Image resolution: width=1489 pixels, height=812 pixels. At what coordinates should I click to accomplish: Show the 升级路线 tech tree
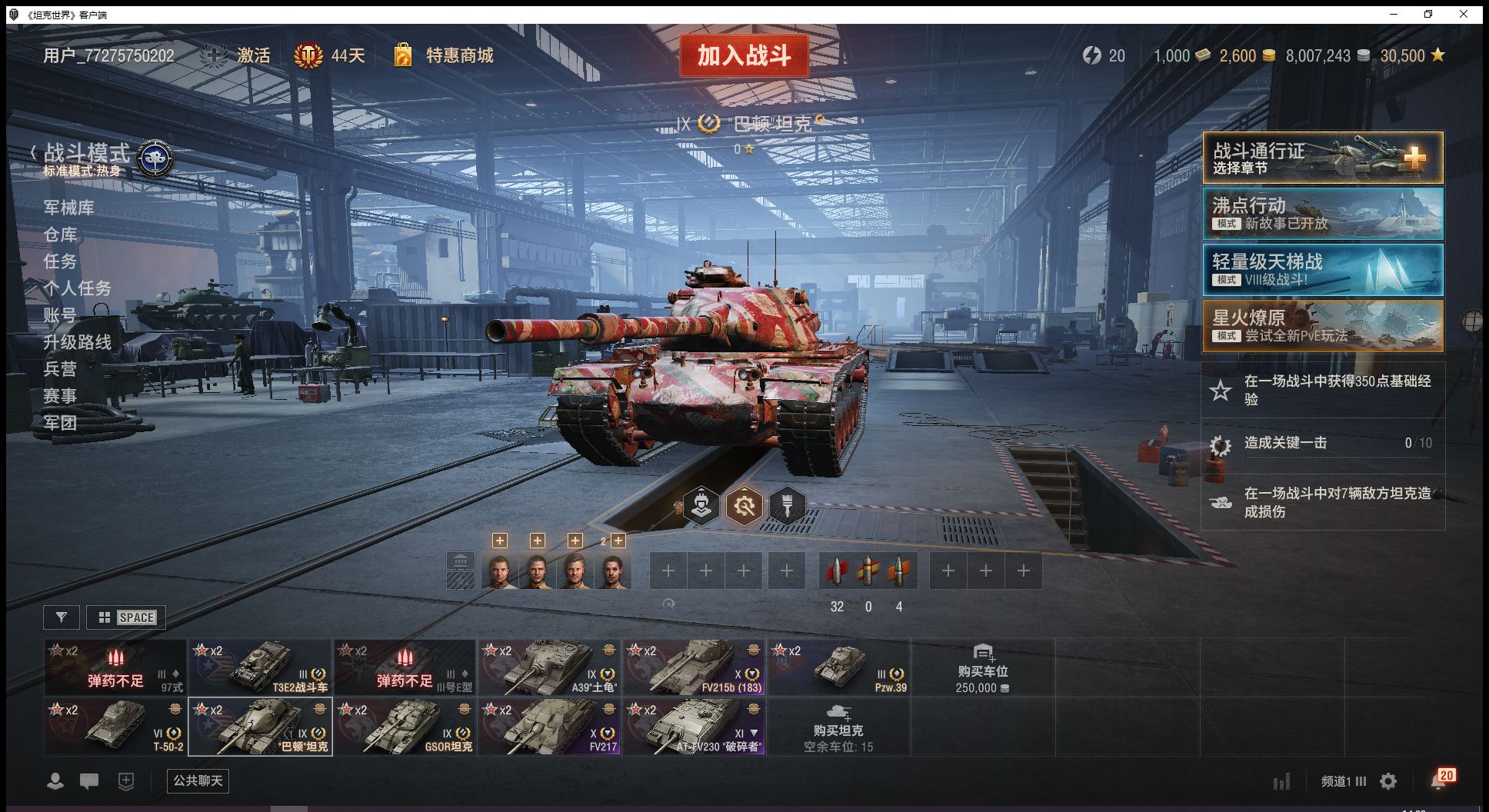coord(77,342)
